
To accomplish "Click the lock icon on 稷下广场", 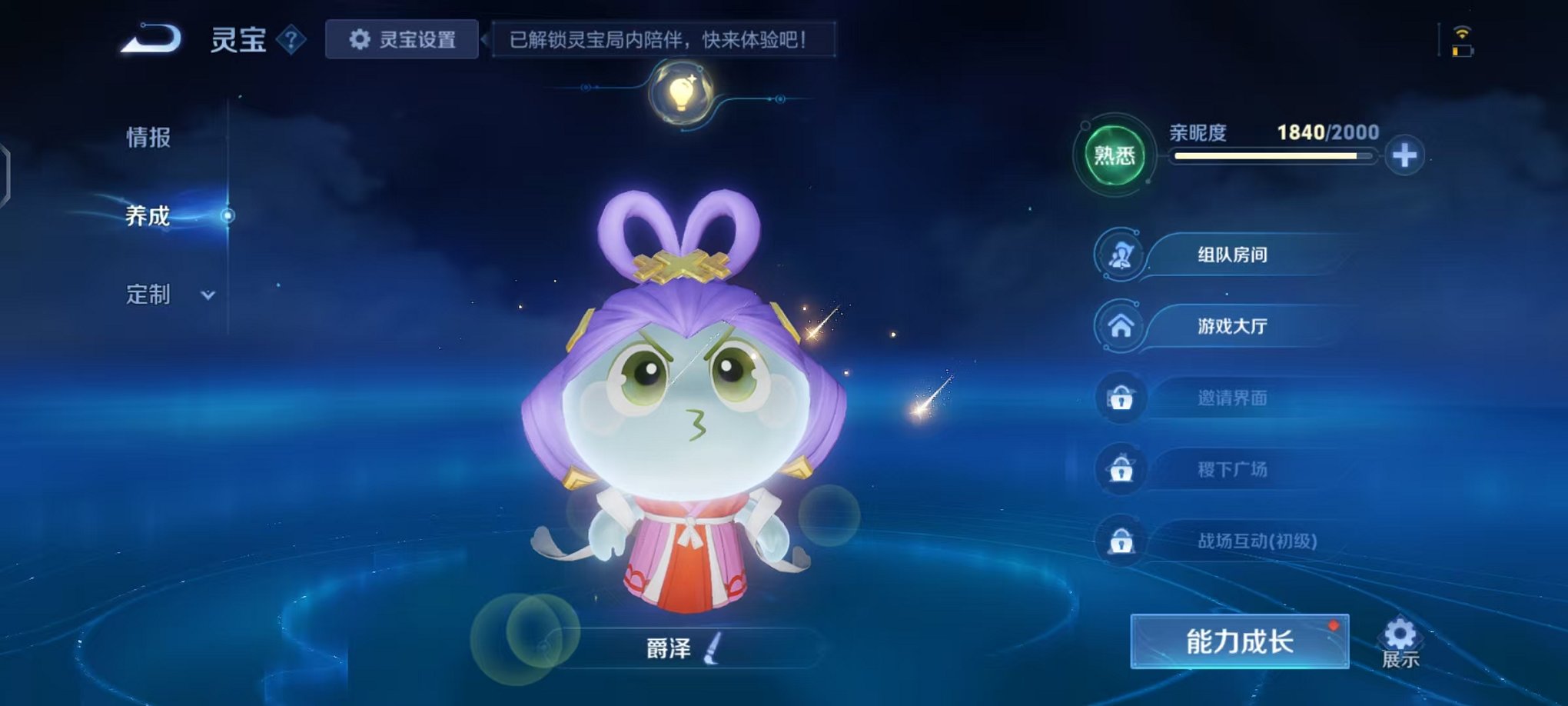I will point(1124,469).
